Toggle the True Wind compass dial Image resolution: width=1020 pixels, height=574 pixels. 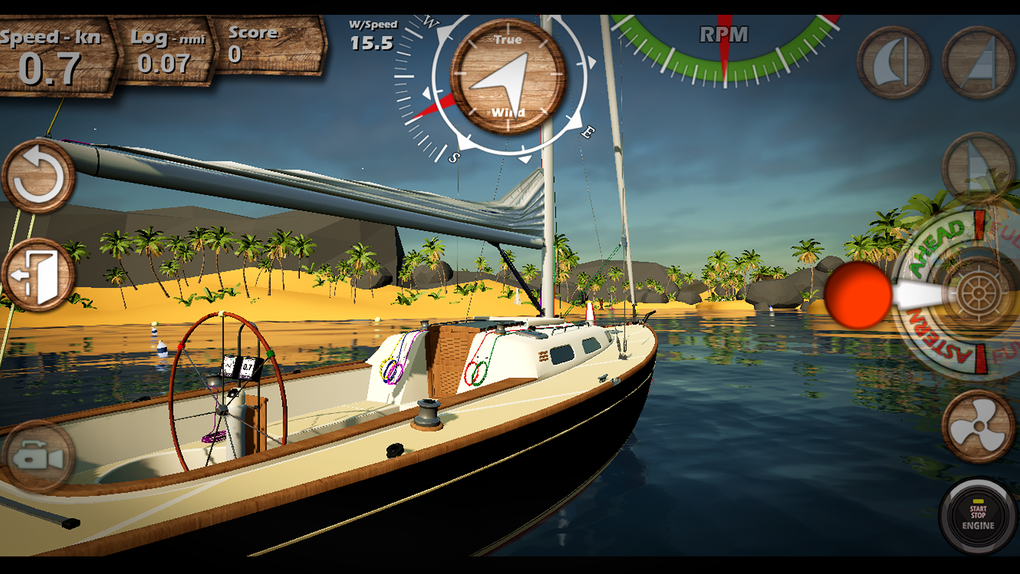508,77
